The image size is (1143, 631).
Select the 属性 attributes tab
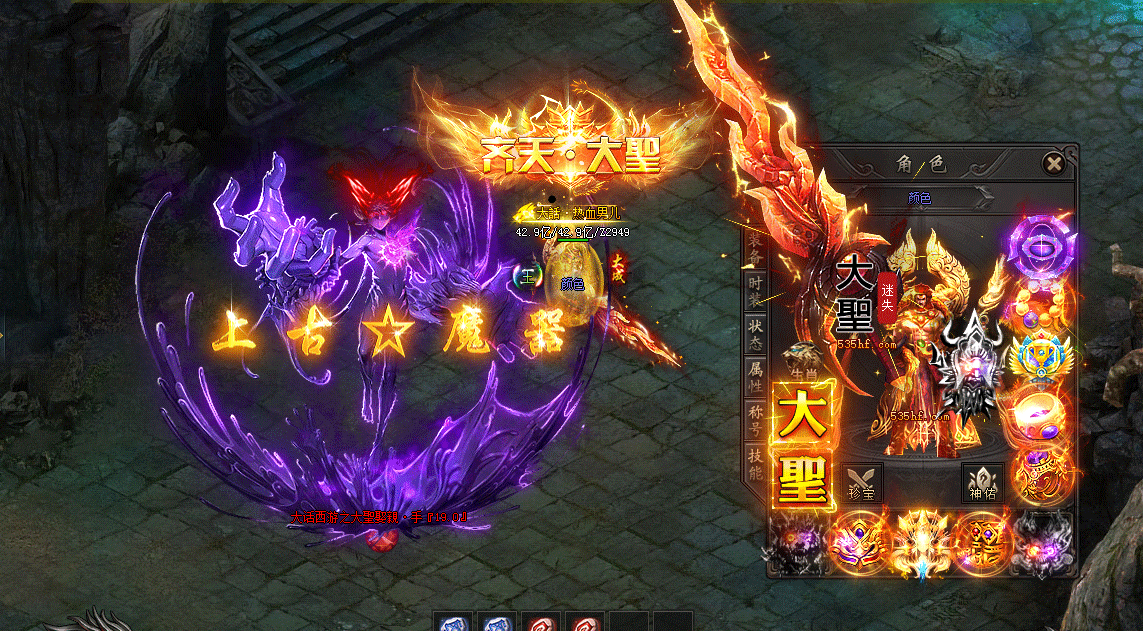[x=757, y=376]
